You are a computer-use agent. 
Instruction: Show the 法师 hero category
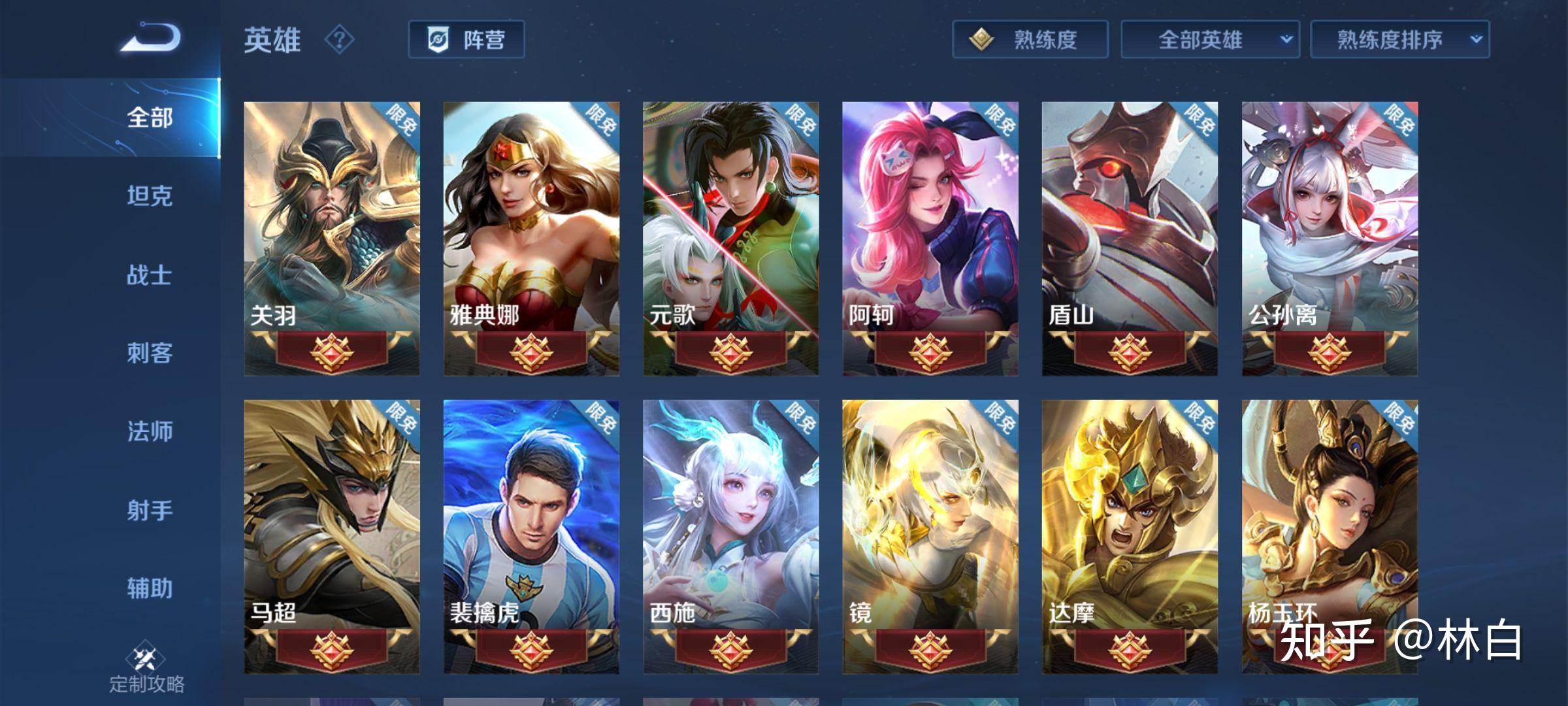(150, 431)
